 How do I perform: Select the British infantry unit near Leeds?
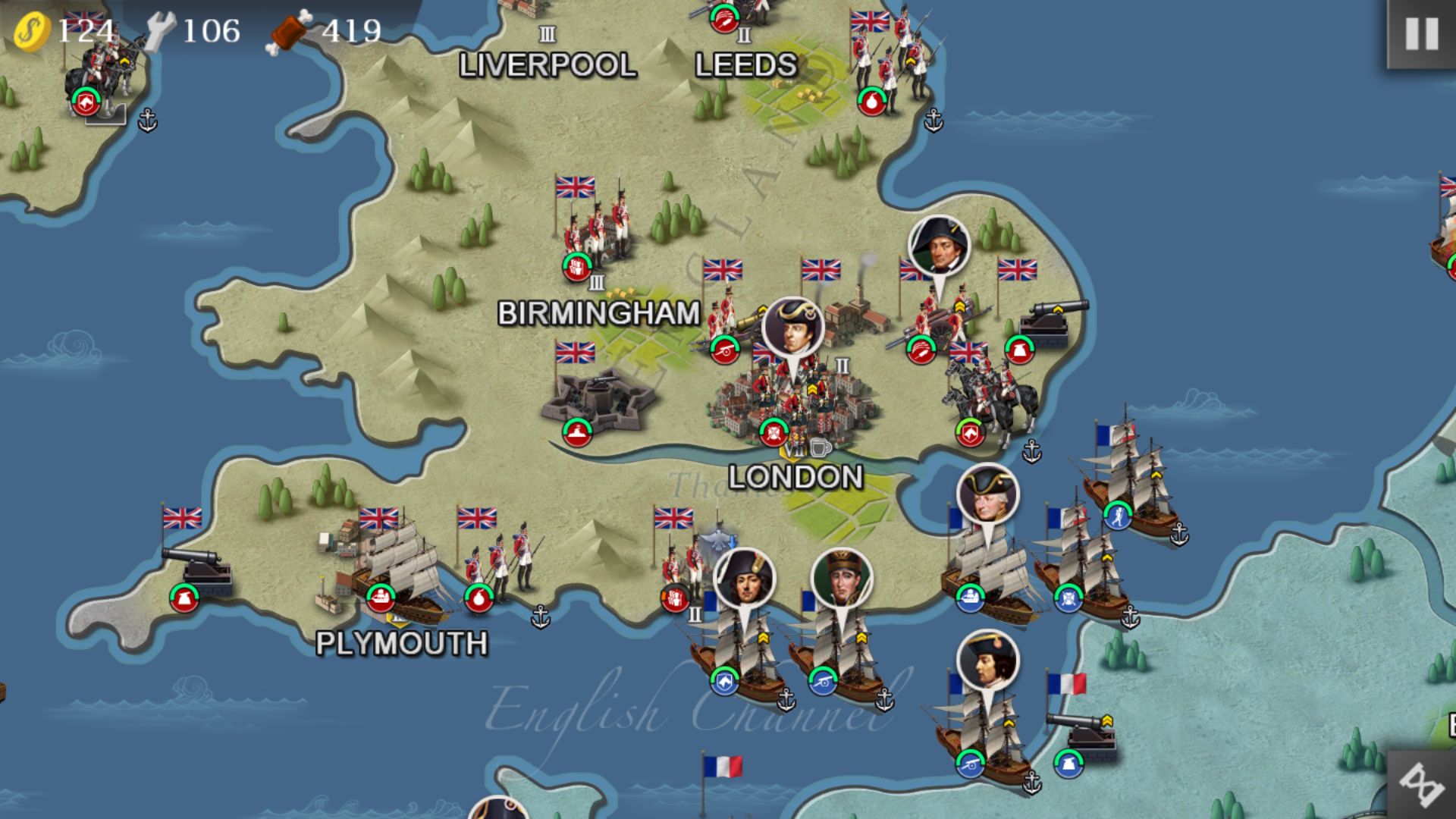[x=891, y=64]
